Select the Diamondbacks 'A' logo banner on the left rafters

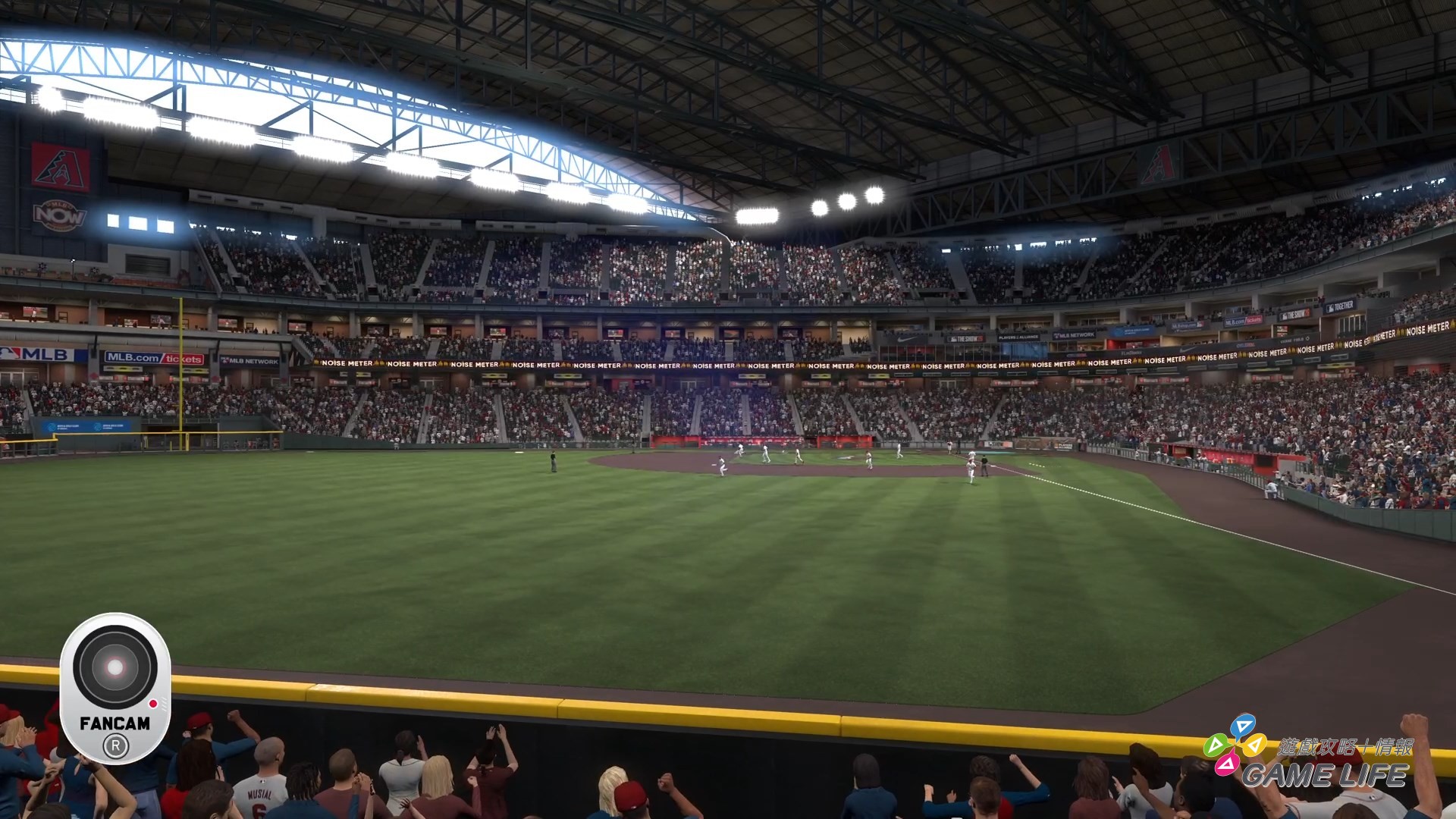(57, 165)
